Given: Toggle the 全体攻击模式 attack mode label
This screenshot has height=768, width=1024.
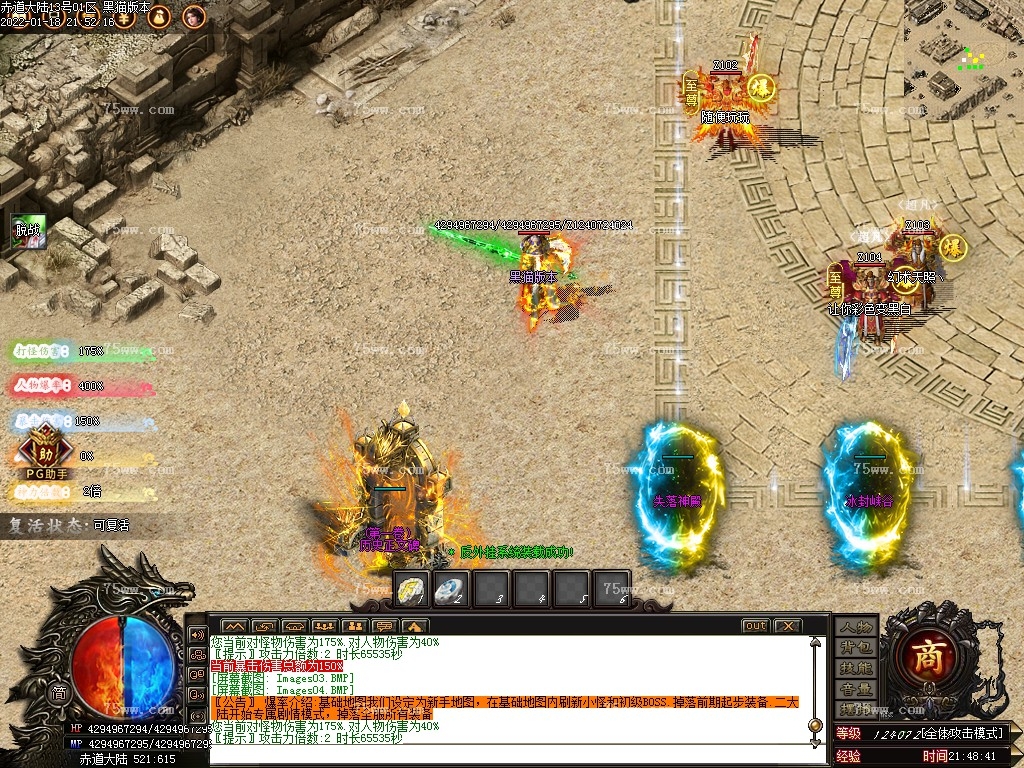Looking at the screenshot, I should pyautogui.click(x=960, y=734).
